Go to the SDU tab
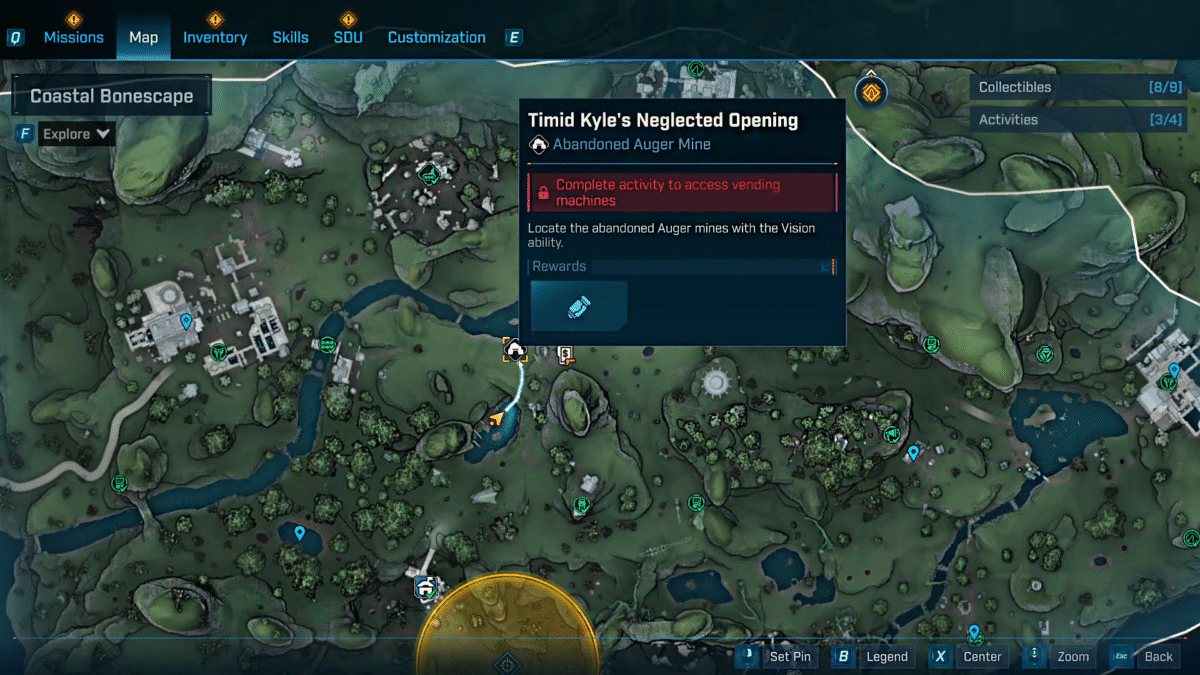 (x=347, y=37)
